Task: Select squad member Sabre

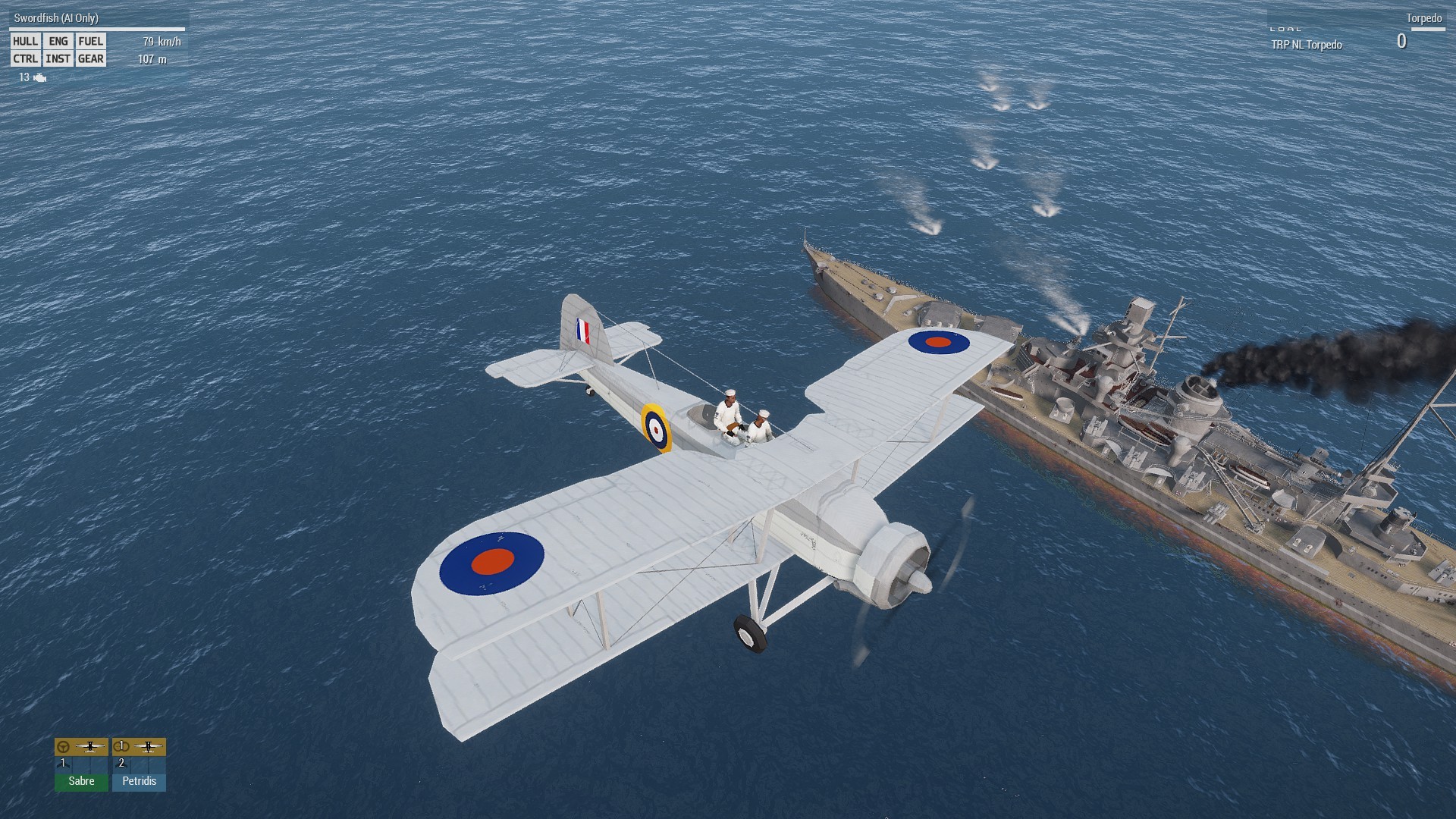Action: 81,780
